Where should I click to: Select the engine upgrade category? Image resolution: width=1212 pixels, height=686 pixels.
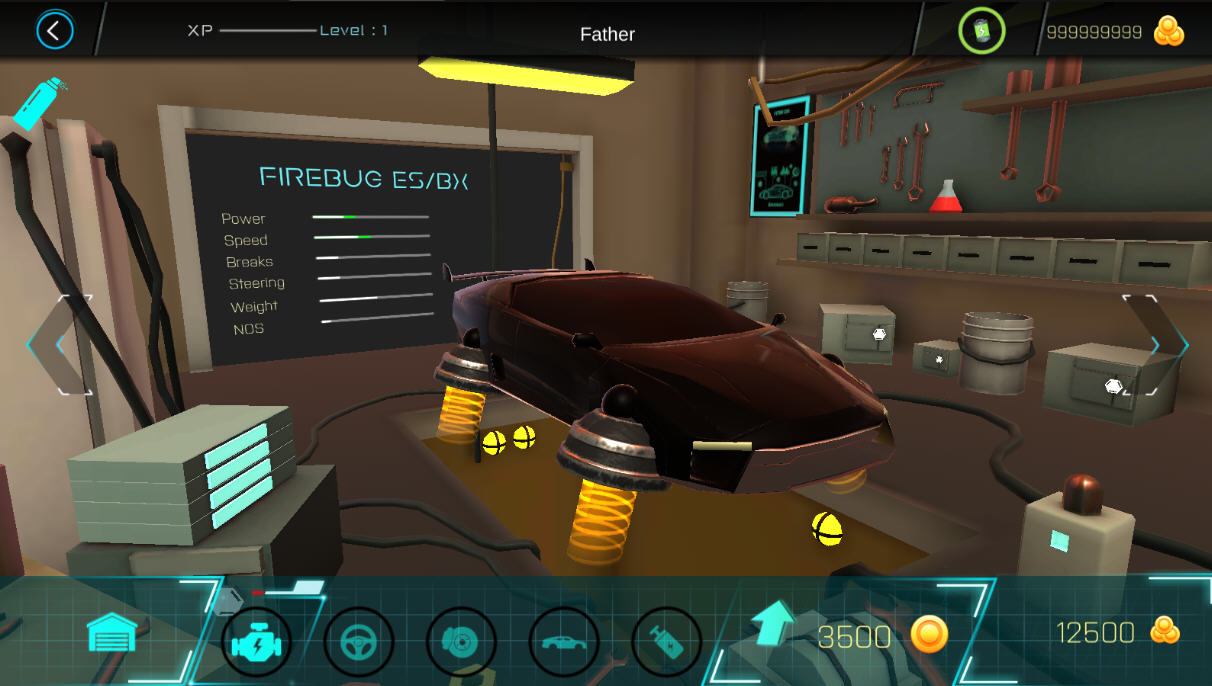[256, 641]
